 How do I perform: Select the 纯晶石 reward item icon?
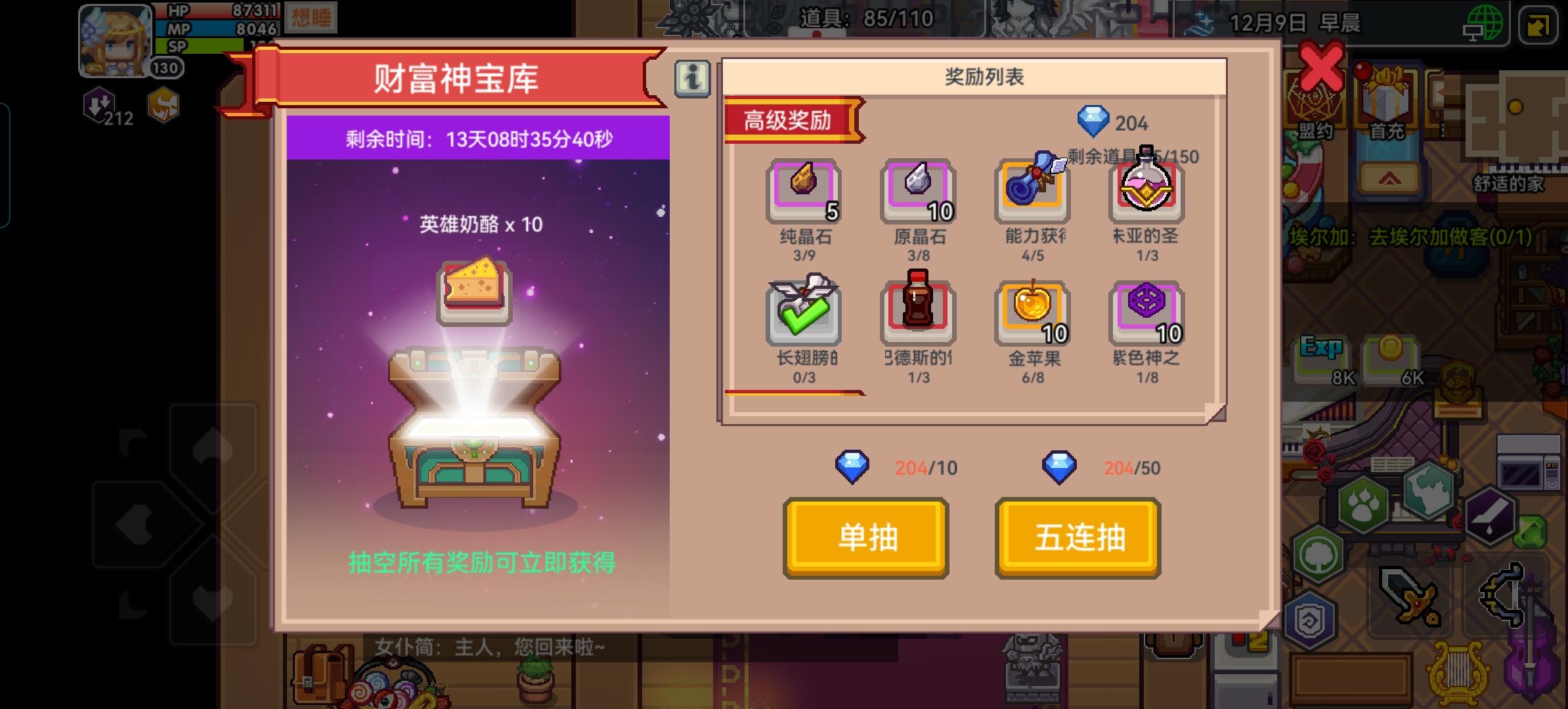coord(804,190)
